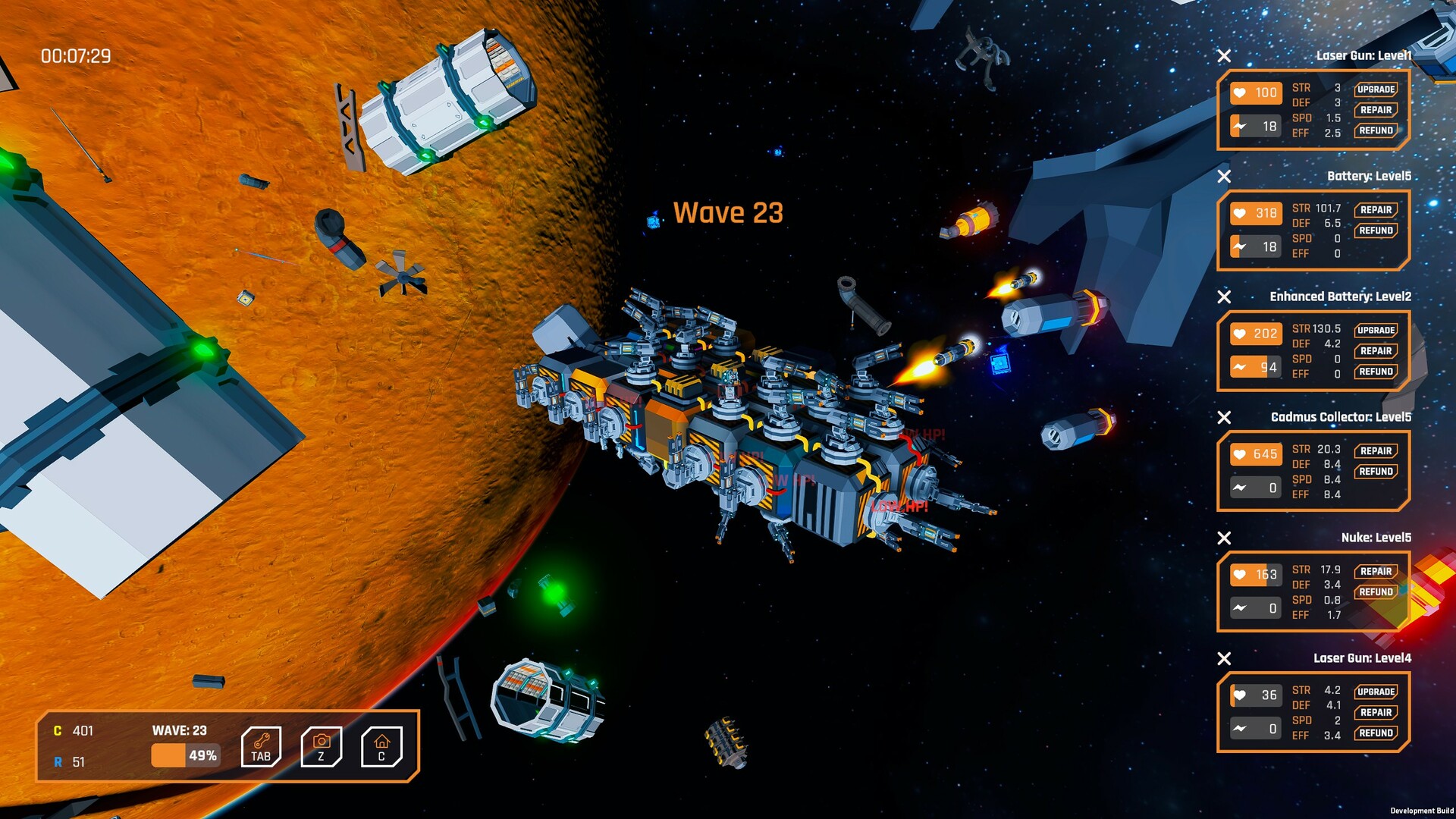The width and height of the screenshot is (1456, 819).
Task: Refund the Cadmus Collector Level5
Action: pos(1376,472)
